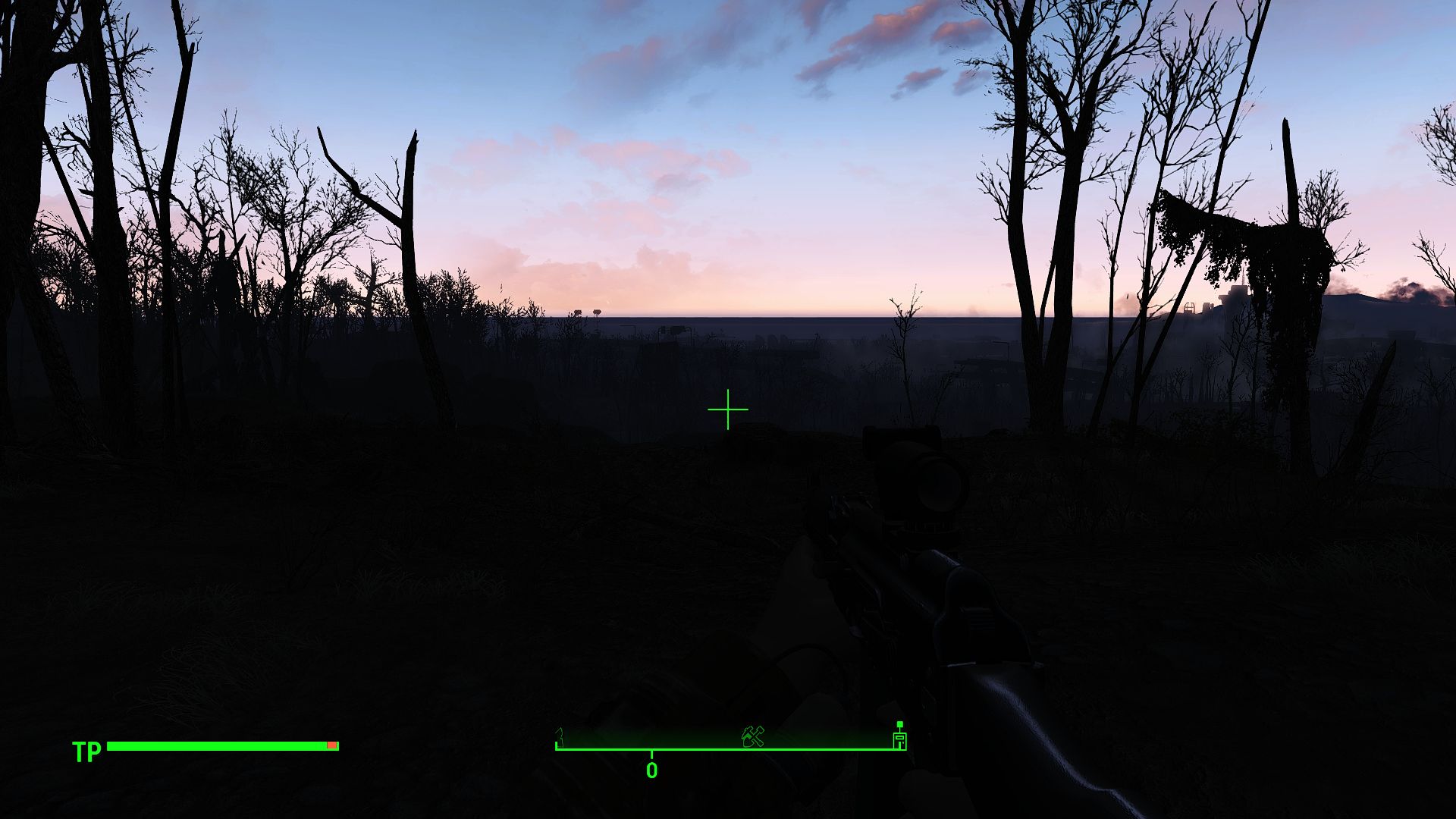Click the machine icon at the bar's right end

point(900,741)
